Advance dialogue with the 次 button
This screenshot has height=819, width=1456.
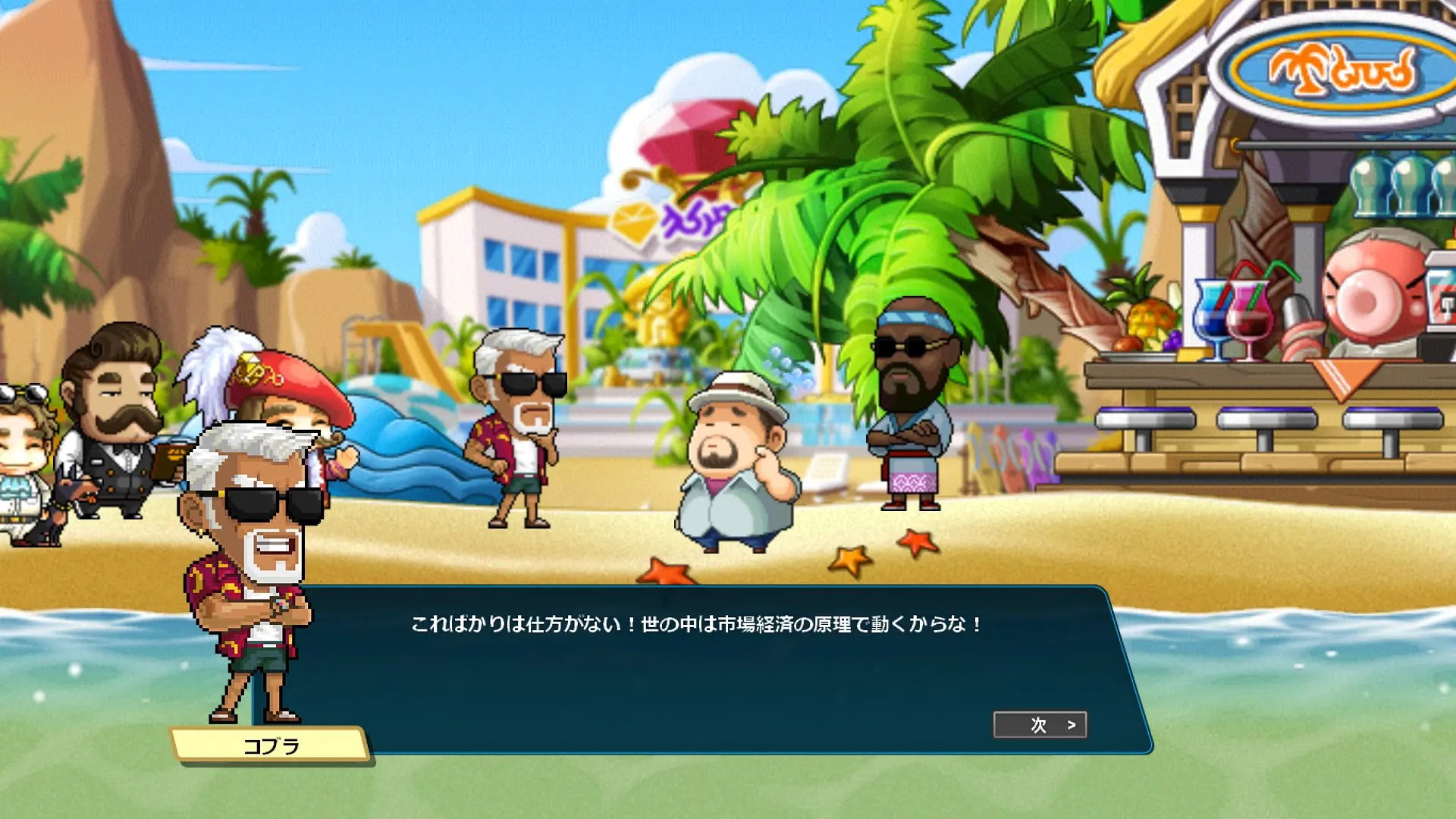click(x=1040, y=725)
